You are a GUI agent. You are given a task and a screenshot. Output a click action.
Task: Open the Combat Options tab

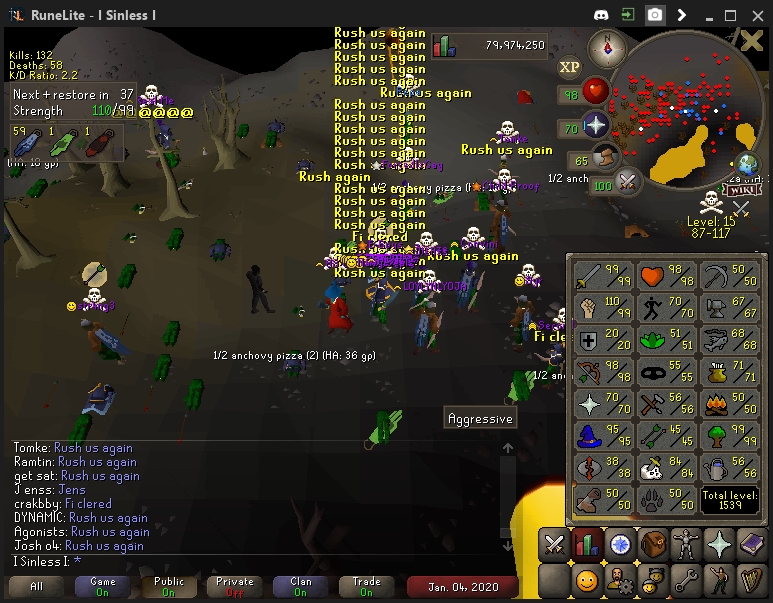pyautogui.click(x=554, y=545)
